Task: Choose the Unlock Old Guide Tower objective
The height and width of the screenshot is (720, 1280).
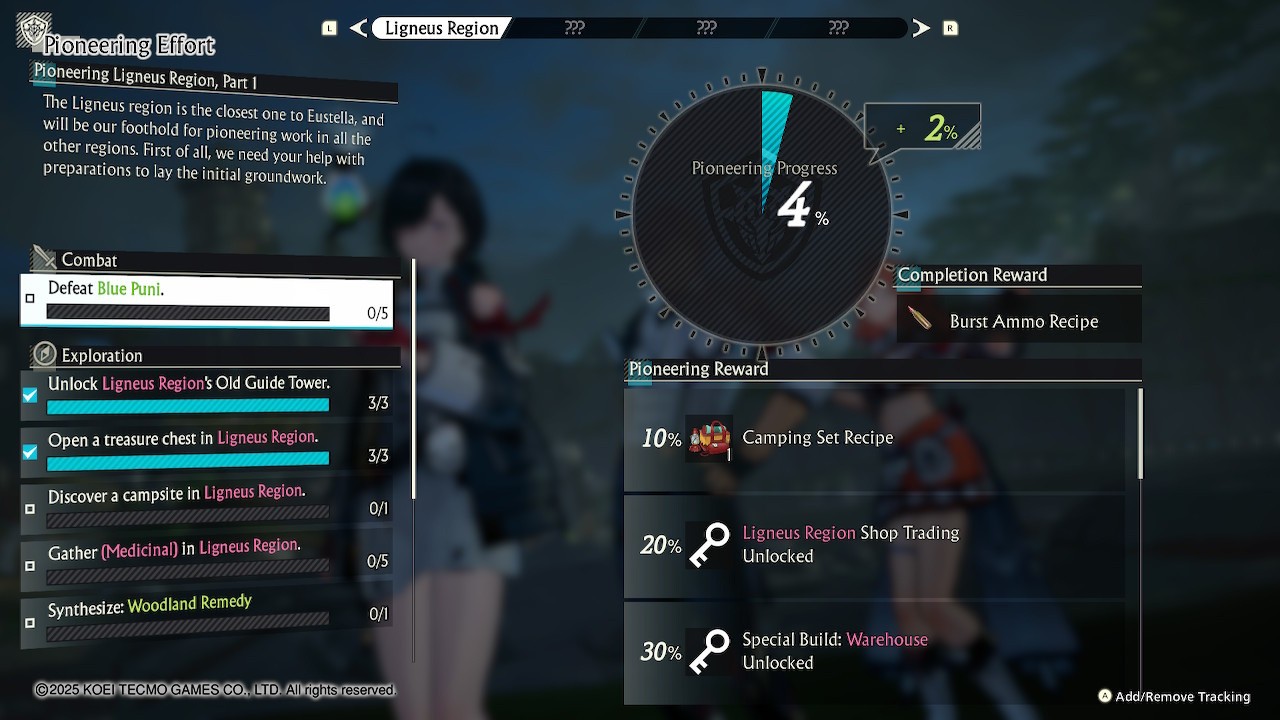Action: pyautogui.click(x=206, y=393)
